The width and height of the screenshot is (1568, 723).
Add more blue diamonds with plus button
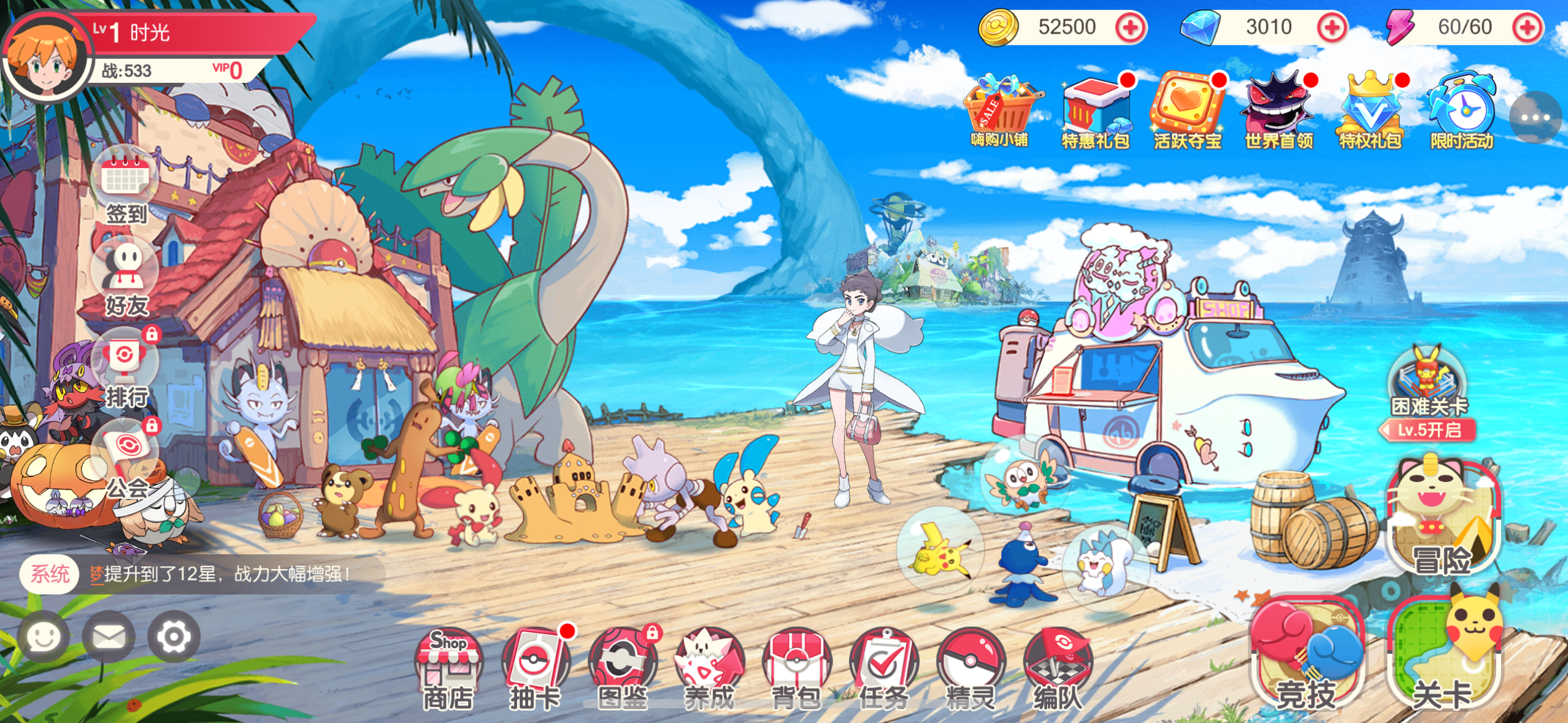click(1332, 28)
